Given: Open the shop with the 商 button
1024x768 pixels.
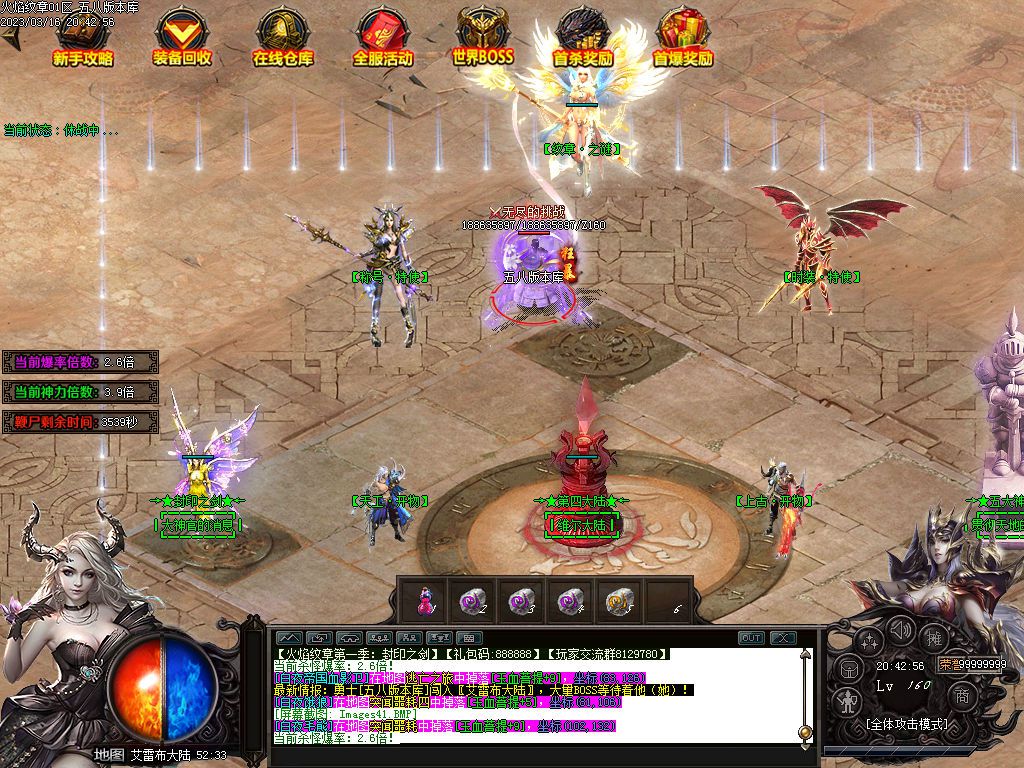Looking at the screenshot, I should coord(961,695).
